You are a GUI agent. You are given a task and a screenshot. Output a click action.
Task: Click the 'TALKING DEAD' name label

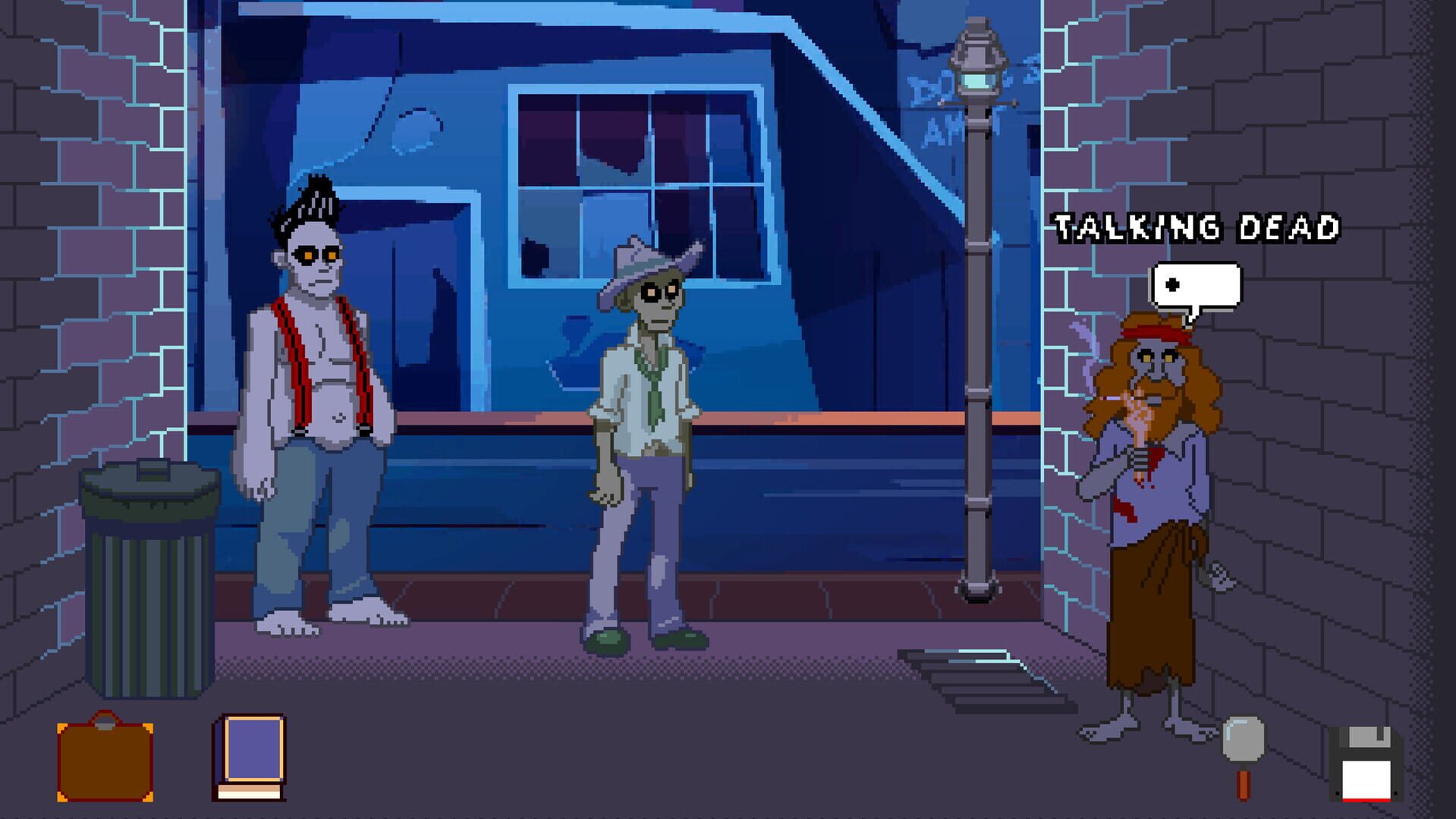(1199, 227)
